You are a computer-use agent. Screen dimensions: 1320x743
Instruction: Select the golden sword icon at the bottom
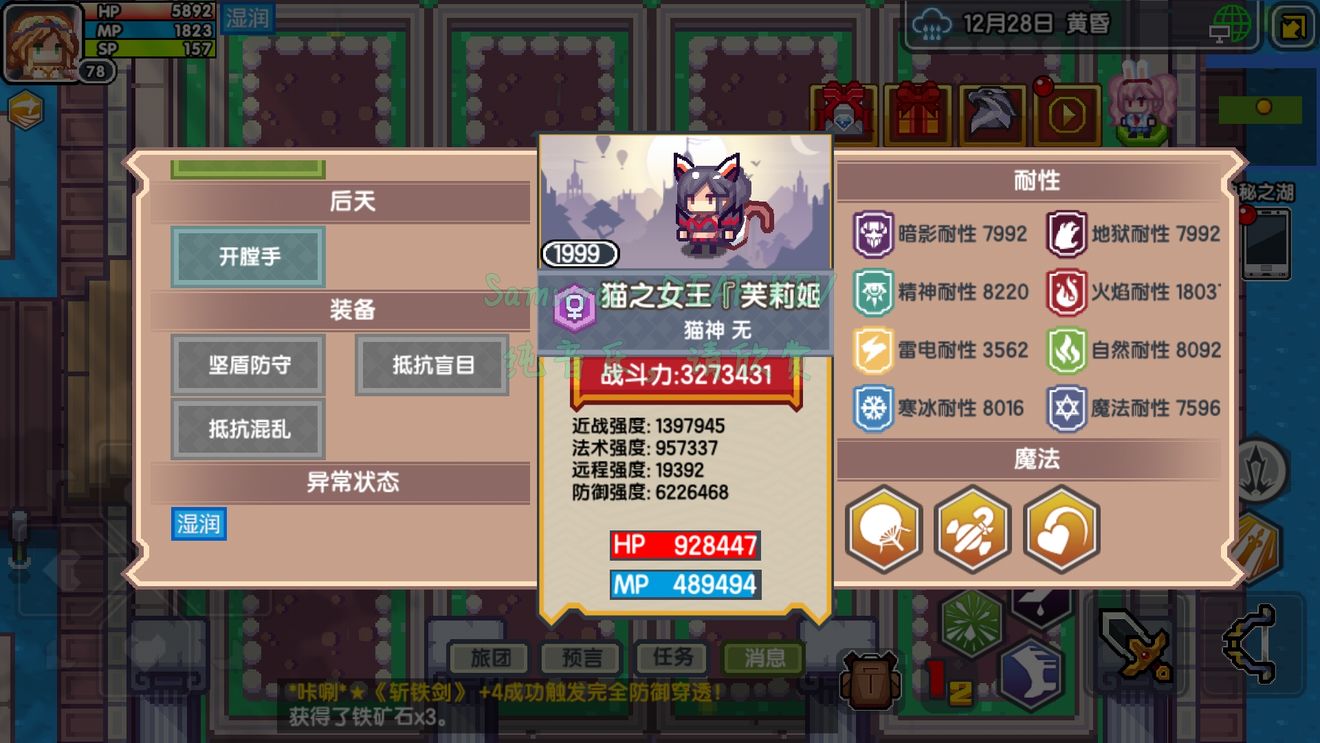tap(1133, 645)
